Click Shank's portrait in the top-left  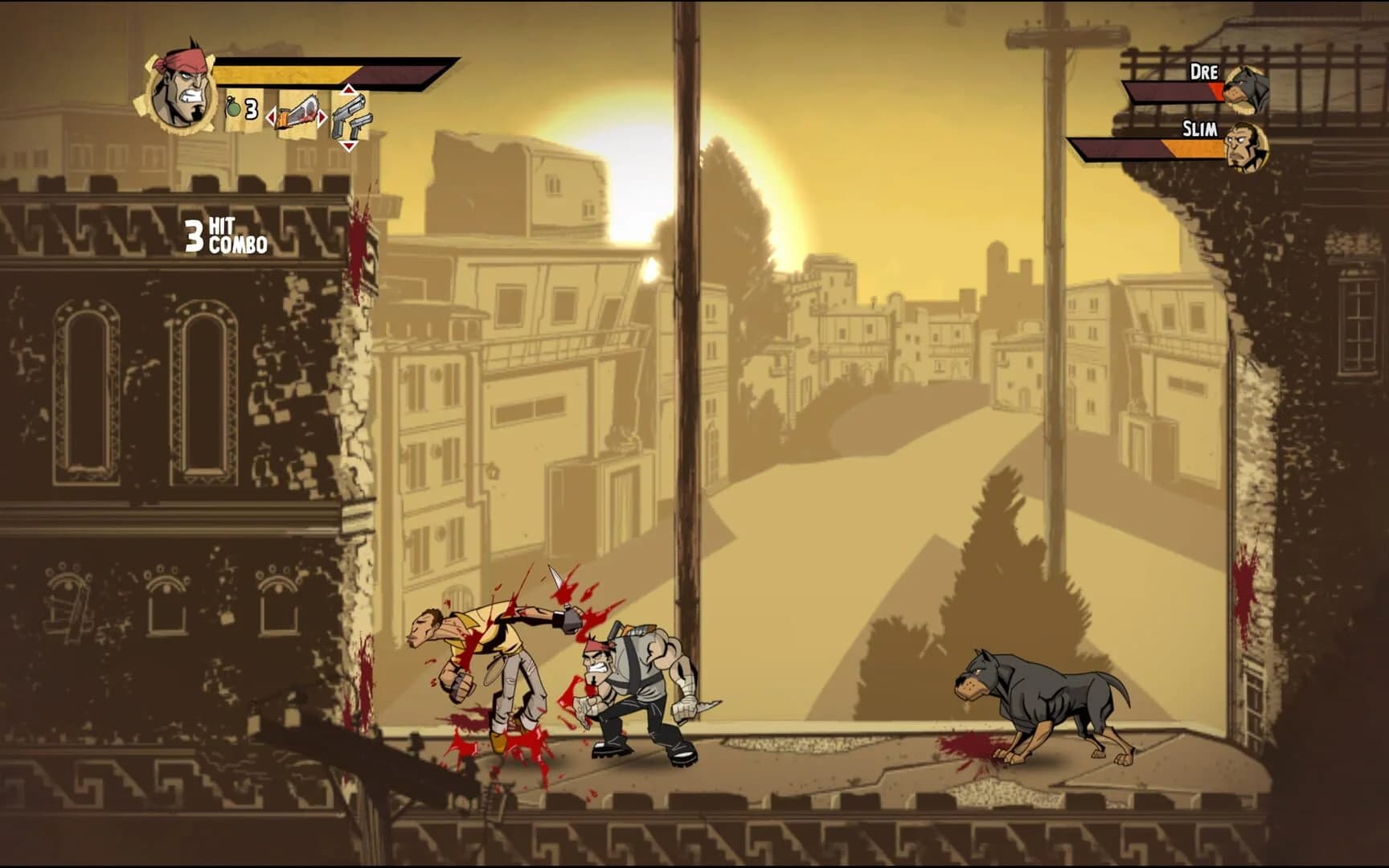182,86
